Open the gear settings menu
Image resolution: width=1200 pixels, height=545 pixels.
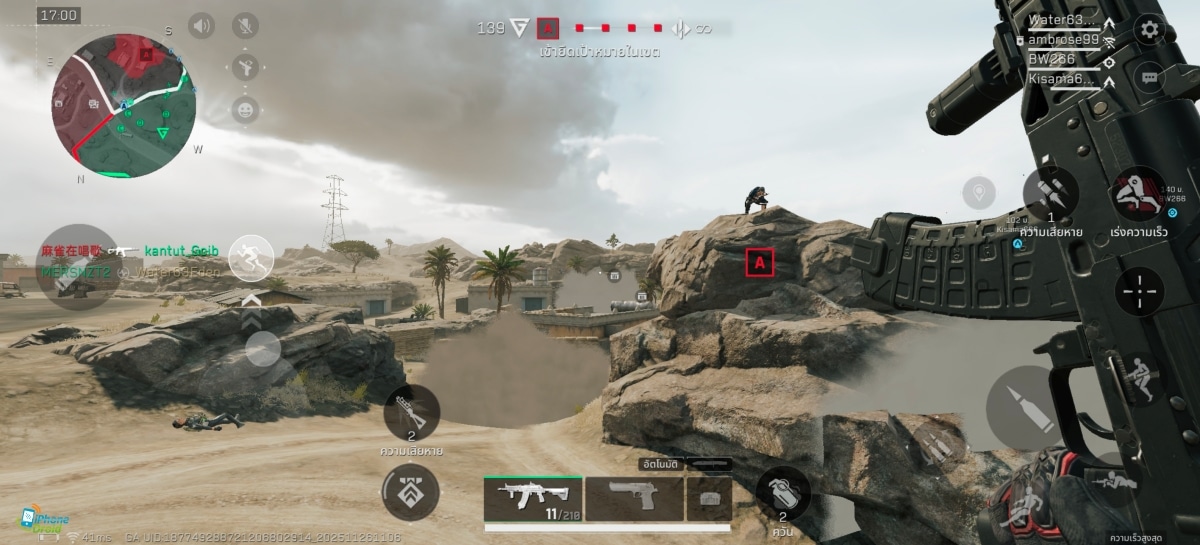click(x=1150, y=29)
